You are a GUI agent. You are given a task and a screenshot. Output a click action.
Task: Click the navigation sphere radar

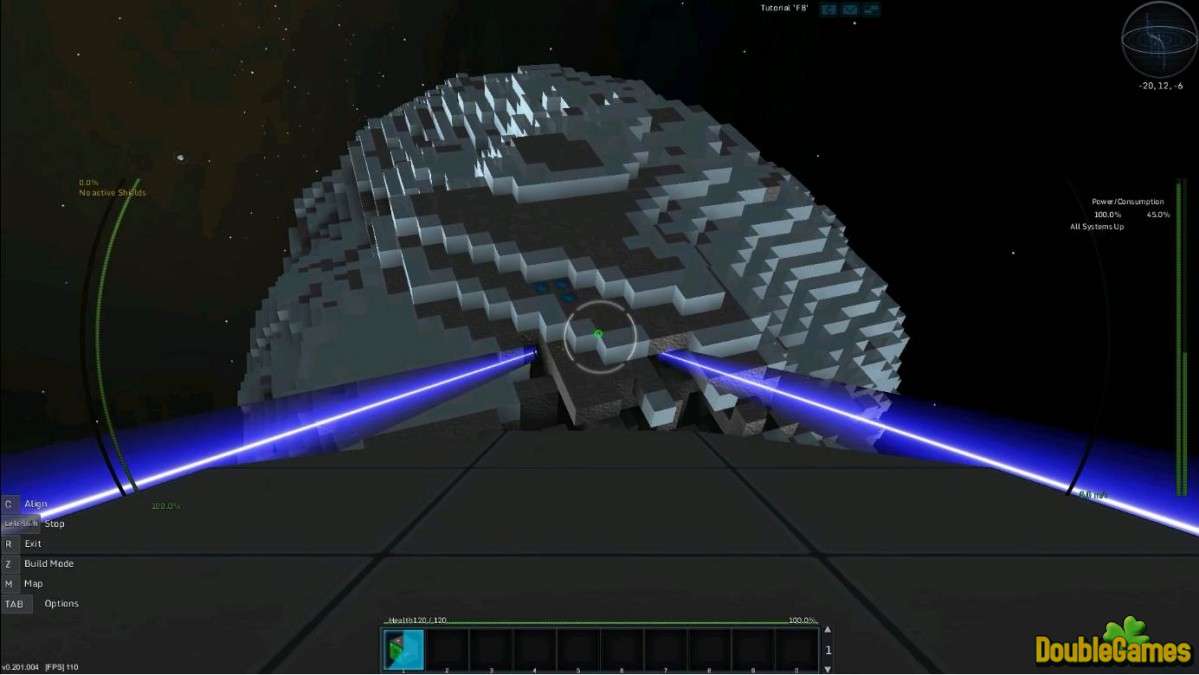1159,39
